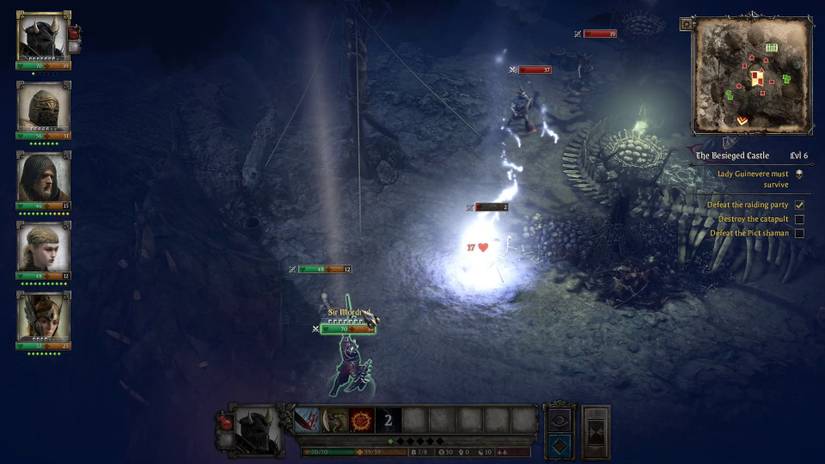Activate the sword strike skill
The height and width of the screenshot is (464, 825).
(x=307, y=420)
